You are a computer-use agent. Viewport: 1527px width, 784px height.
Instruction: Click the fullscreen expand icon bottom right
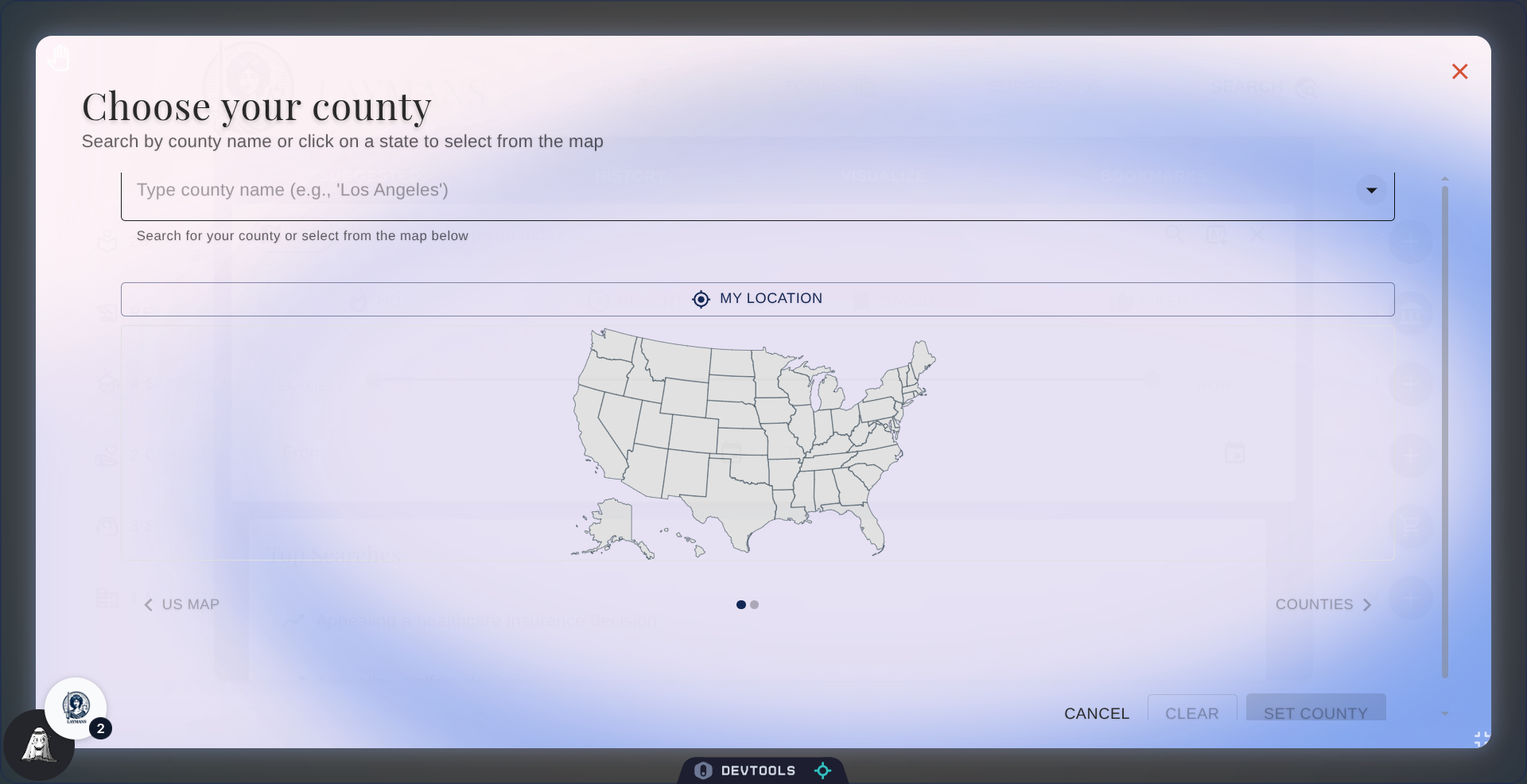[1479, 739]
